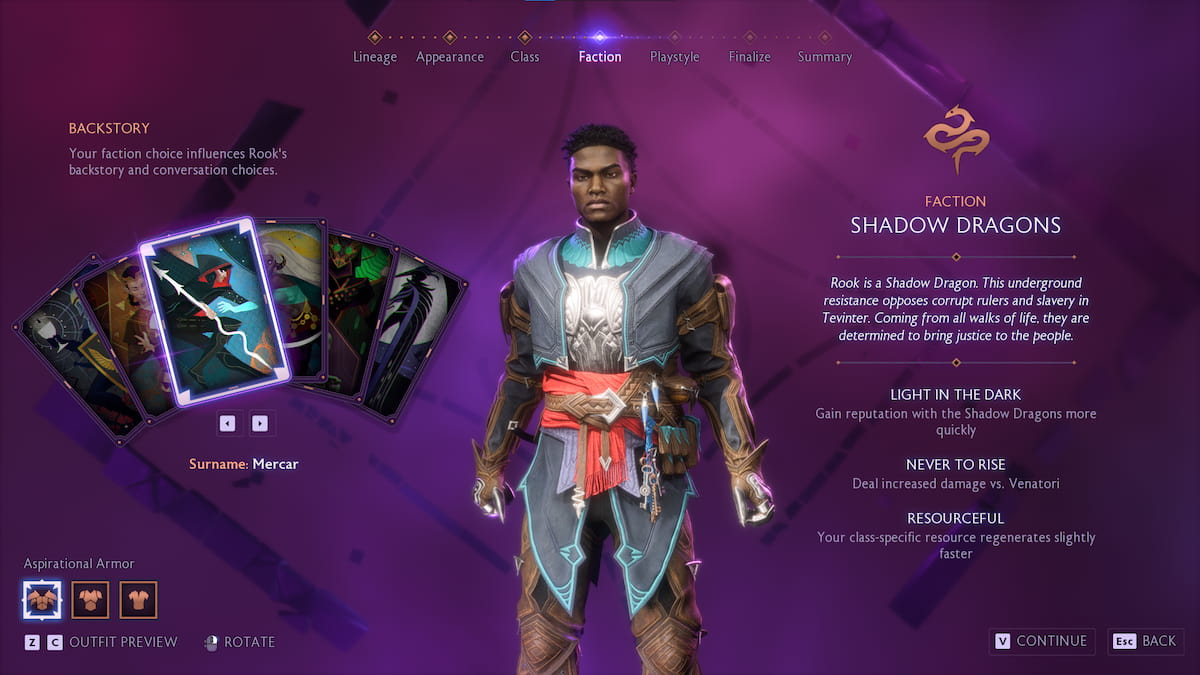
Task: Select the Faction tab
Action: point(600,56)
